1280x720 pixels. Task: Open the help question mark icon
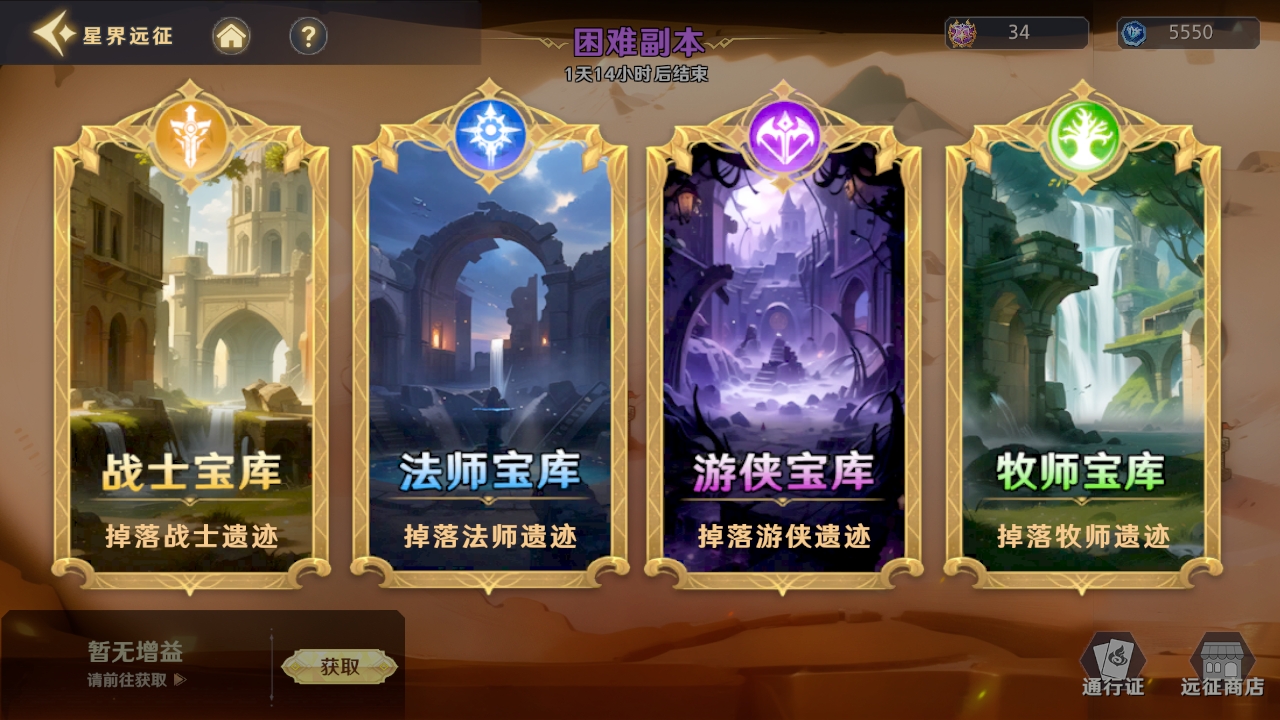(305, 34)
